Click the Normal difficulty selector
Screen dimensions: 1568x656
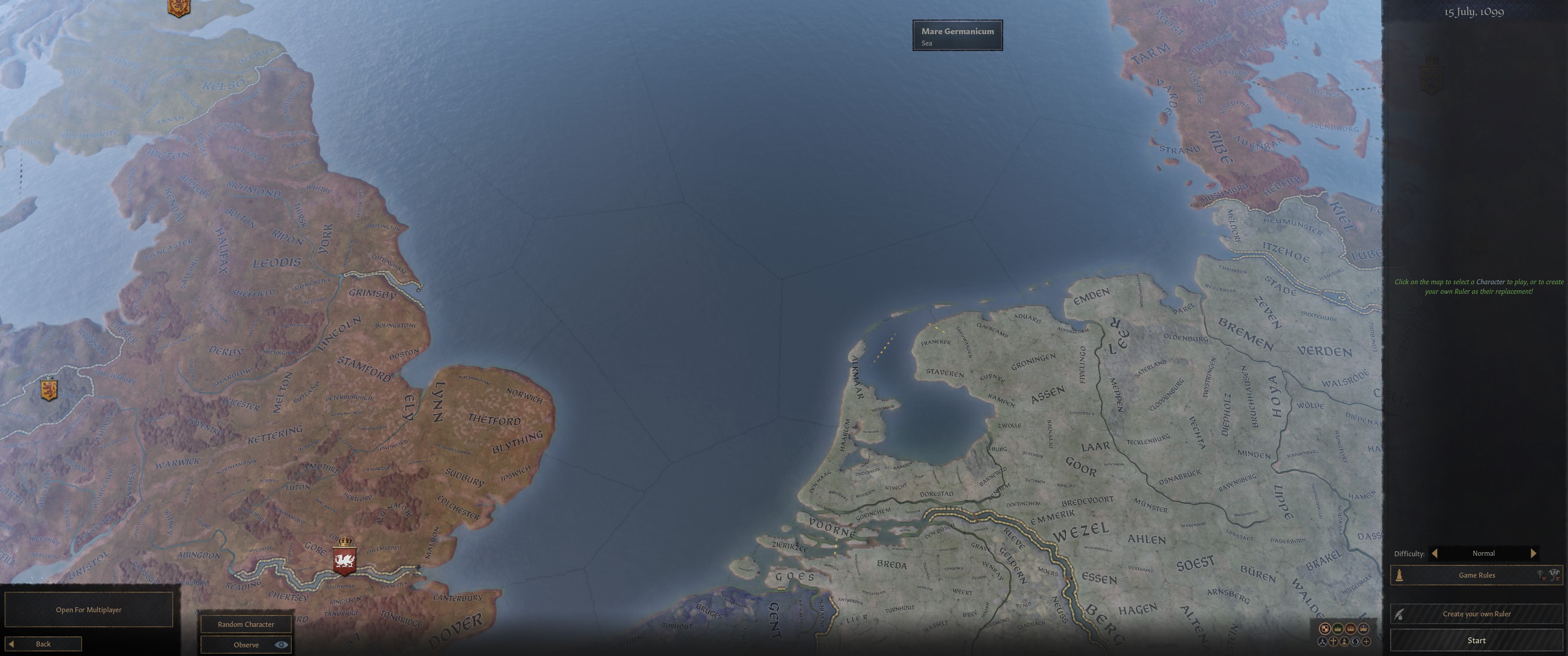1484,553
